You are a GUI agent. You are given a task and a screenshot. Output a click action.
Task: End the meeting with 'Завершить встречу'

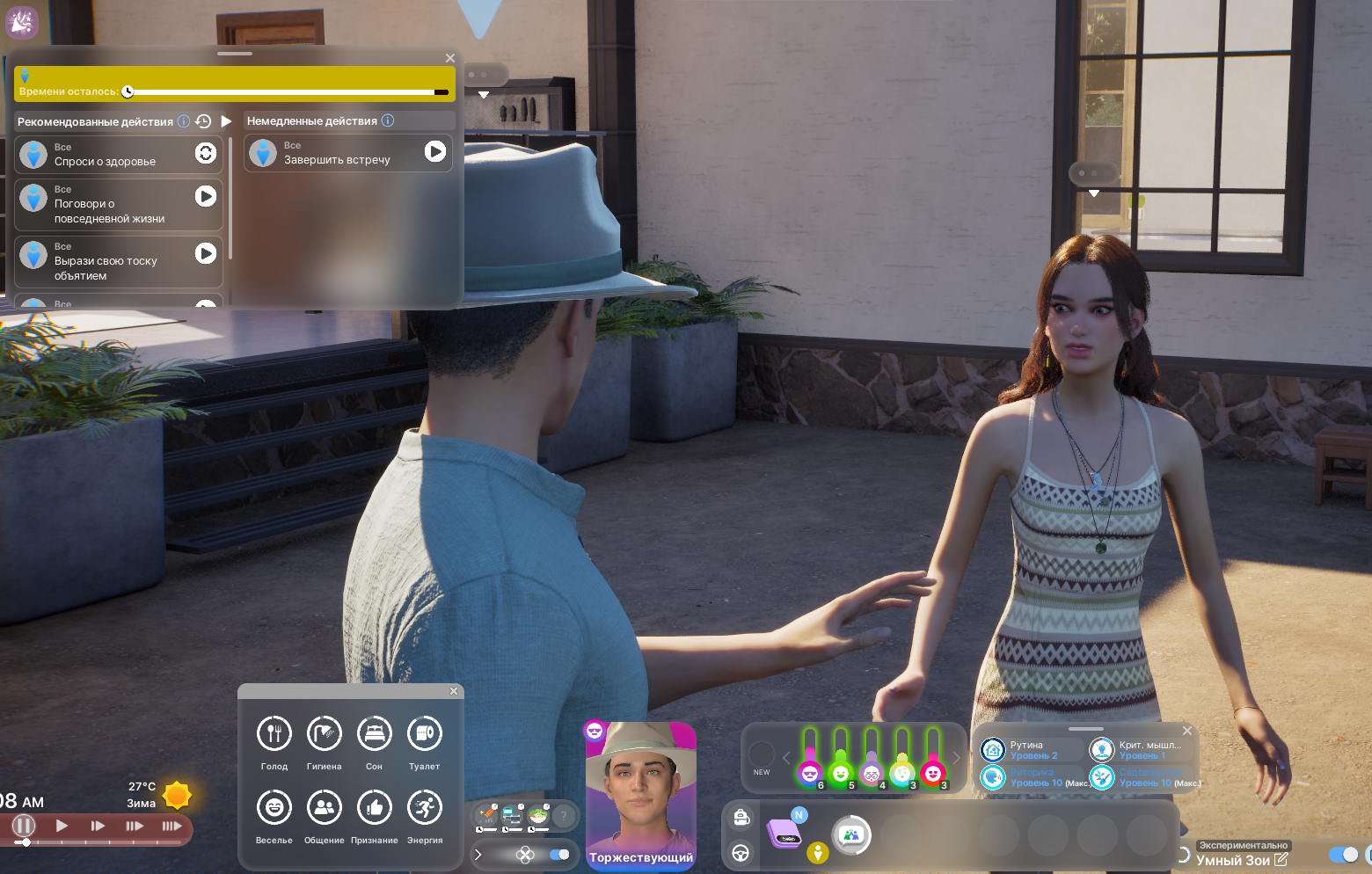(x=434, y=151)
